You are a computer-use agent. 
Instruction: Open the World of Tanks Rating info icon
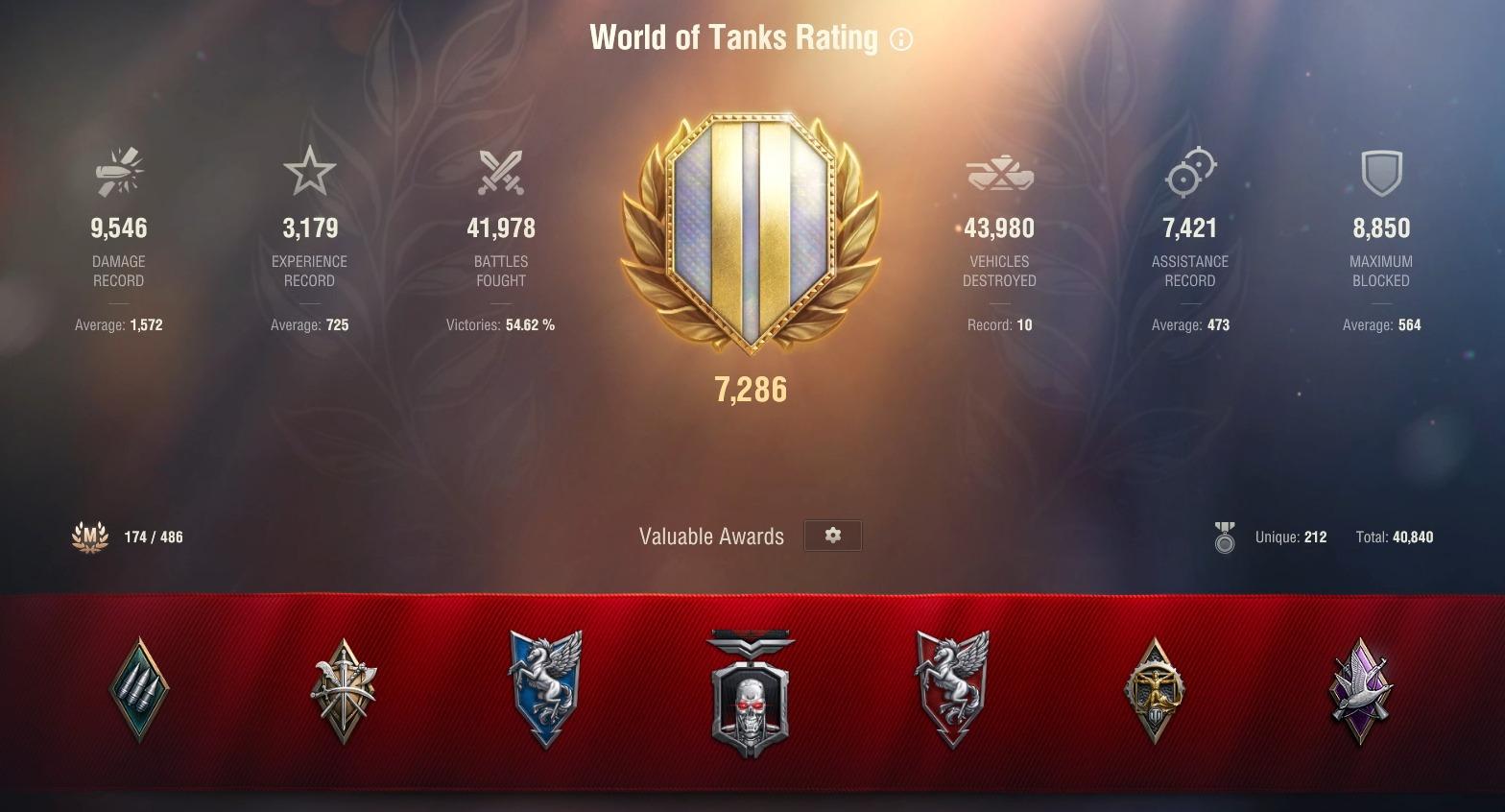click(901, 39)
